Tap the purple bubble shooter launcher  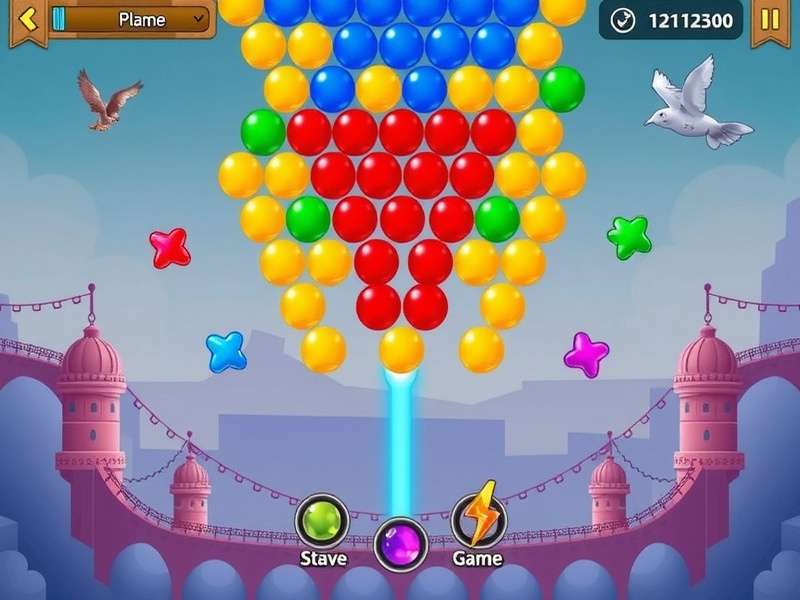[x=401, y=545]
